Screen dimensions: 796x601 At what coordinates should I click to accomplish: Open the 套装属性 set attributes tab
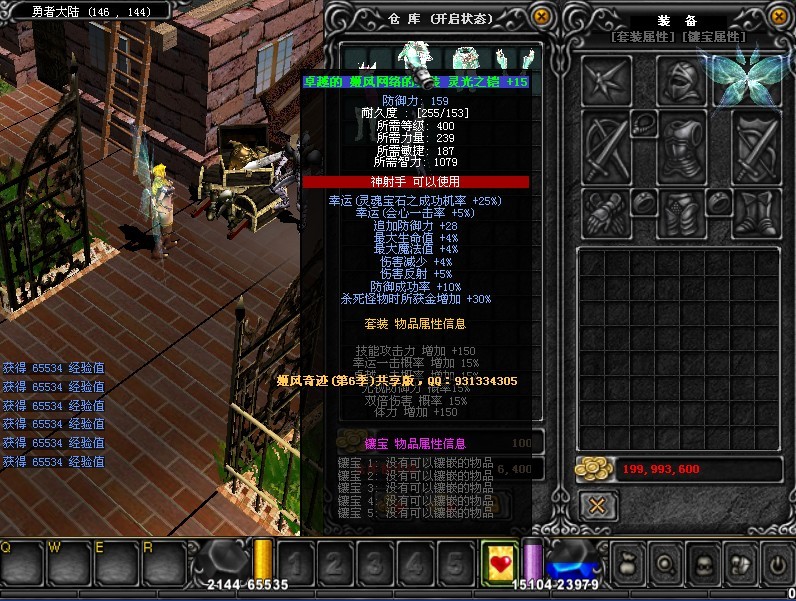tap(645, 37)
